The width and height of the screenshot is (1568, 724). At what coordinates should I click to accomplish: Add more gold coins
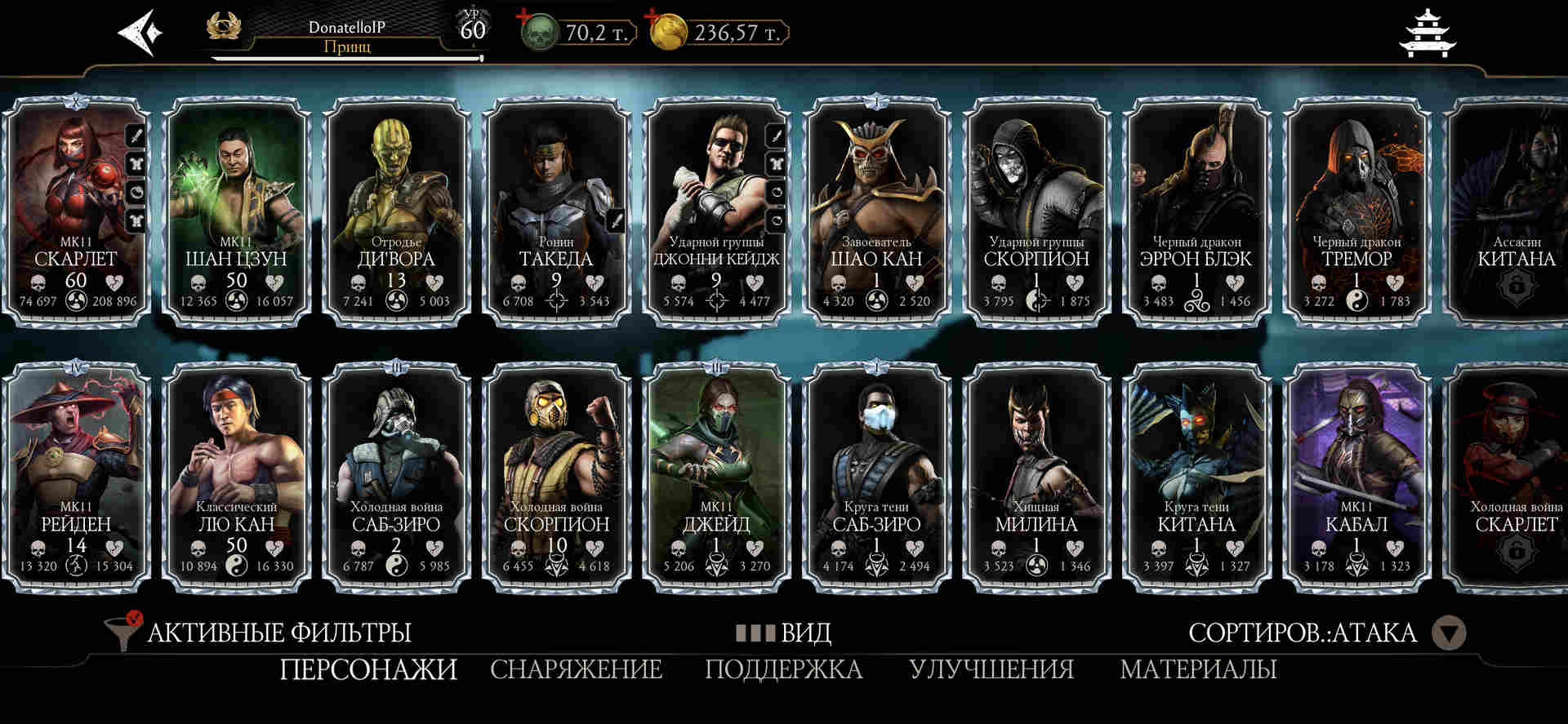point(652,16)
